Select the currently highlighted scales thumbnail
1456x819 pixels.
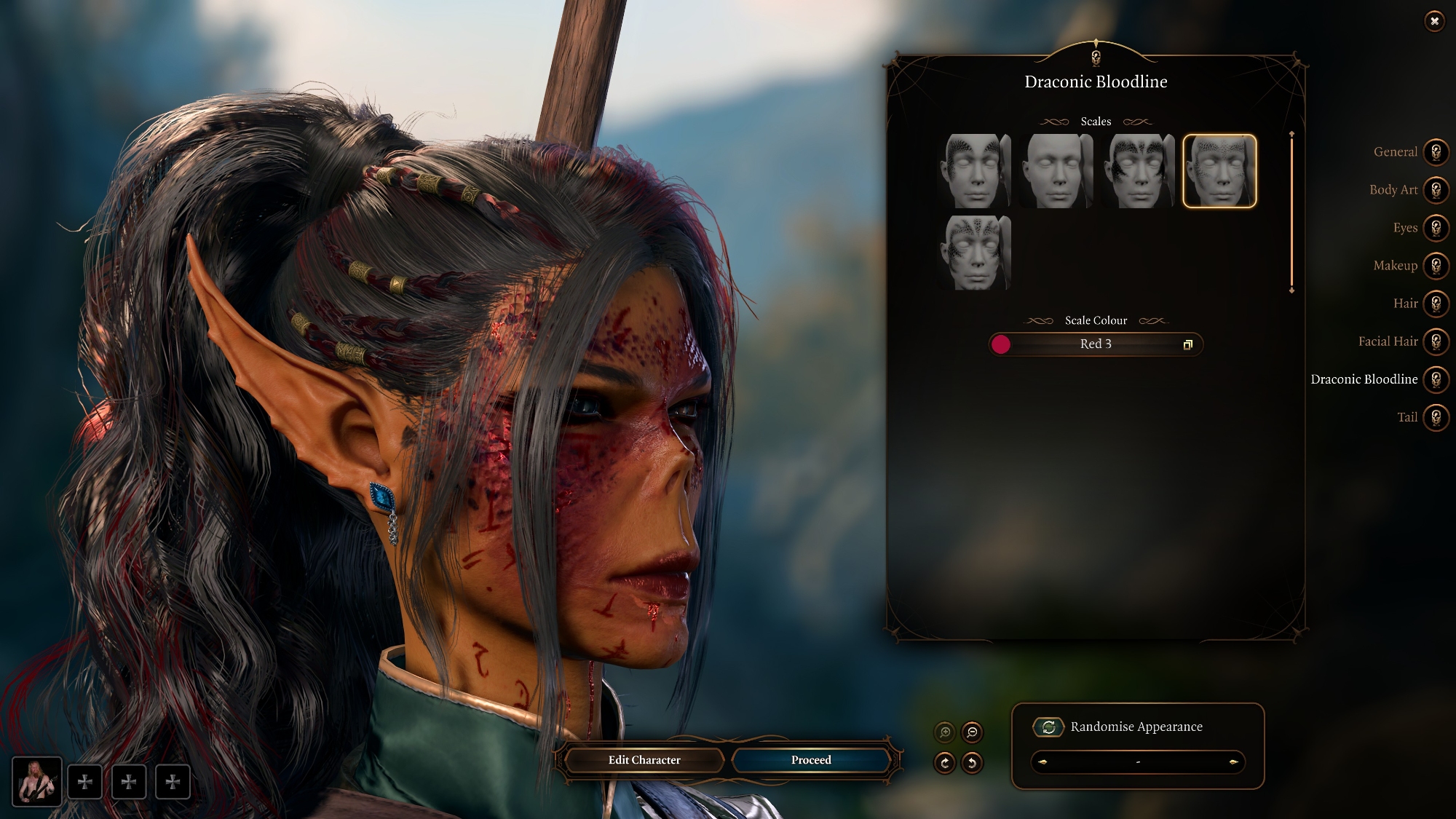(1219, 171)
